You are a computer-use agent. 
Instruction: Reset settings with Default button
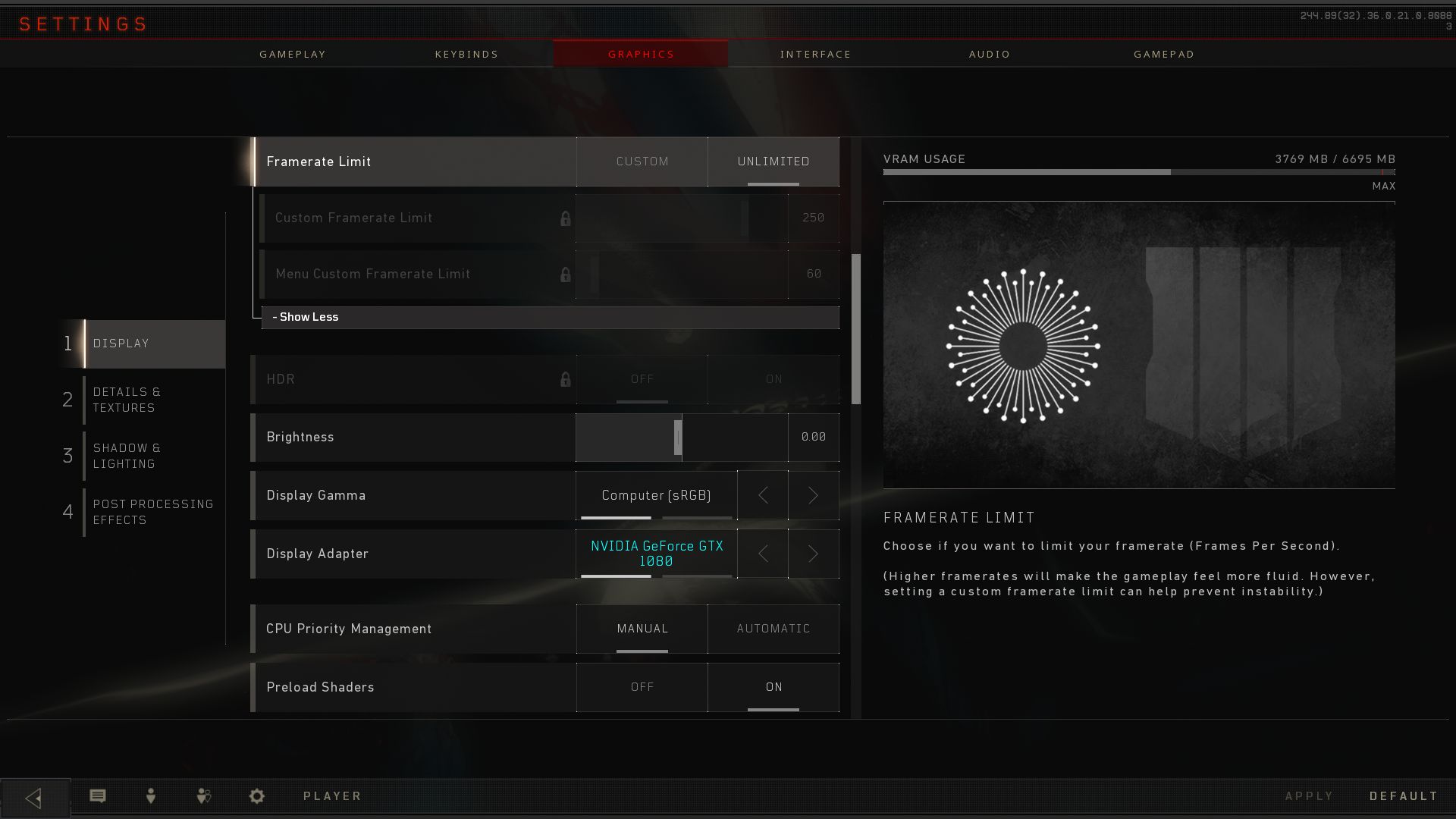click(x=1403, y=795)
